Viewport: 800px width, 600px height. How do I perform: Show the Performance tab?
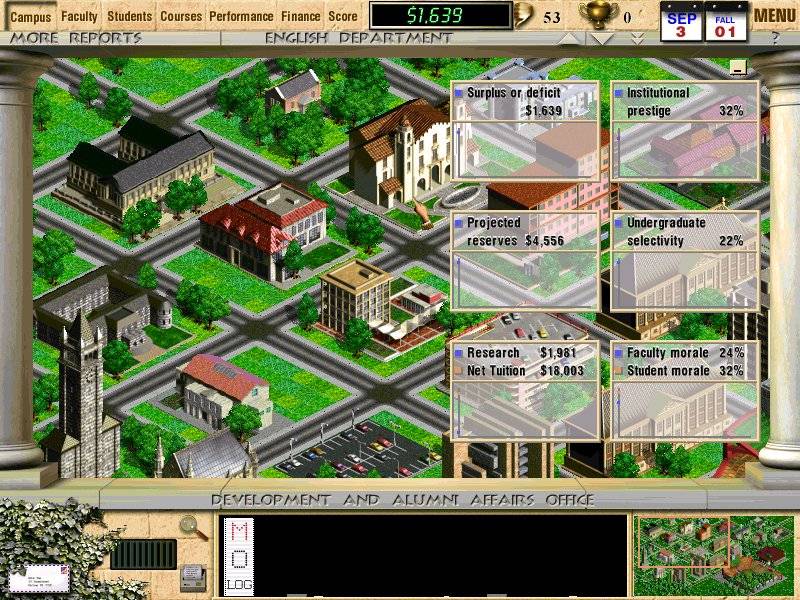[x=241, y=16]
